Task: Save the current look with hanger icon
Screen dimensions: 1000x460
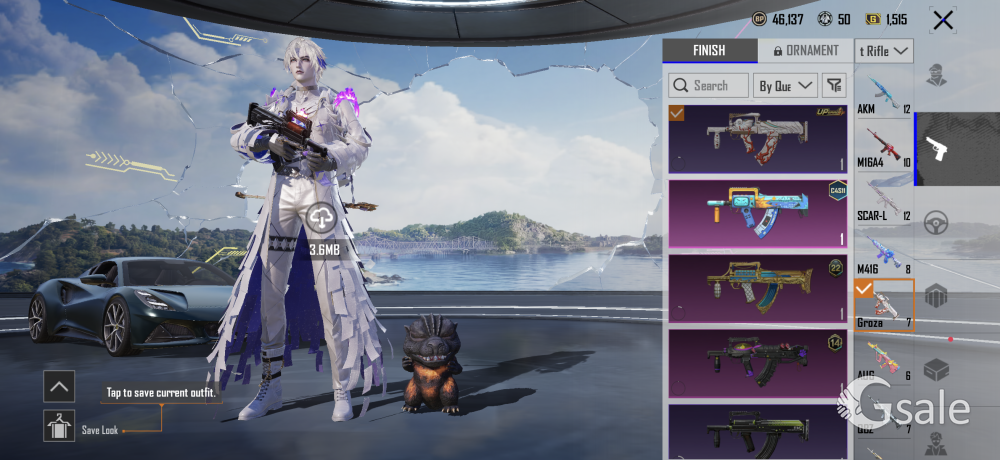Action: (x=59, y=426)
